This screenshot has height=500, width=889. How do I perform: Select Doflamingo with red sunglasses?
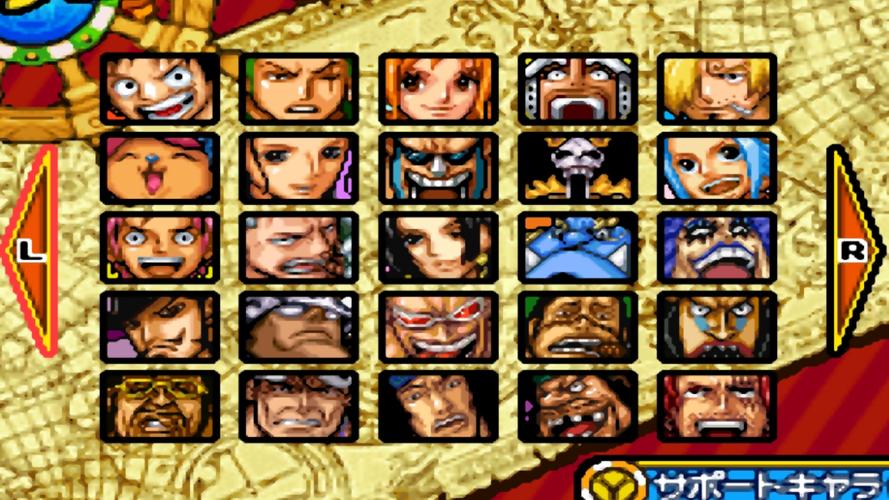[x=438, y=327]
